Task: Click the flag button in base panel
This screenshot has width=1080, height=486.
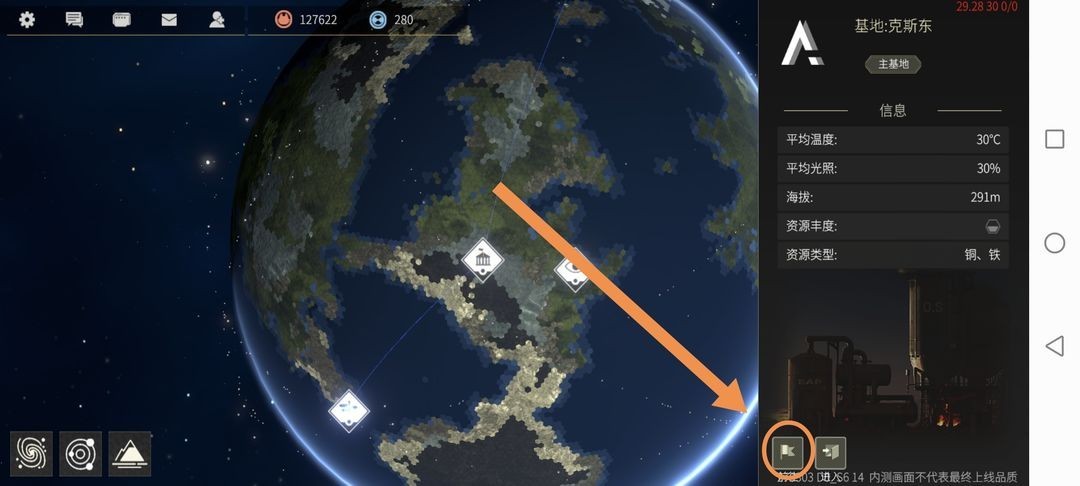Action: pos(783,453)
